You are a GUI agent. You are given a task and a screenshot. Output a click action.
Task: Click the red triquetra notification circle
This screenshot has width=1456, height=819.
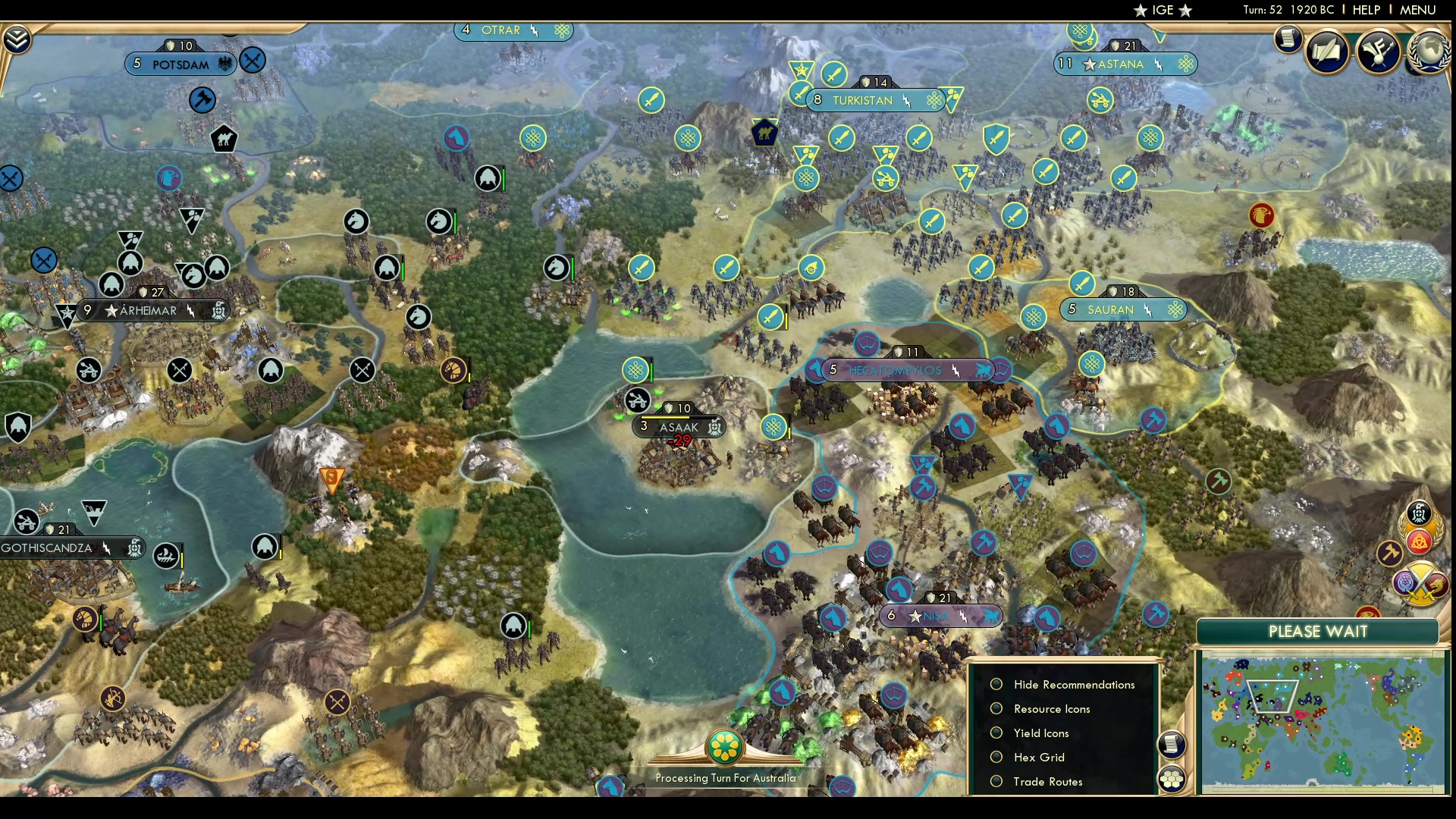coord(1419,541)
